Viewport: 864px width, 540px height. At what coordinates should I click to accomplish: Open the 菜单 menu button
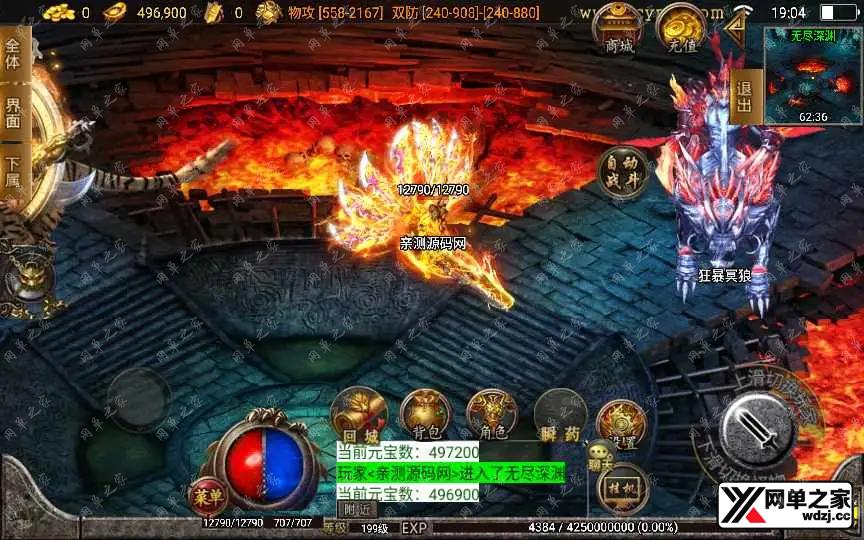(208, 496)
